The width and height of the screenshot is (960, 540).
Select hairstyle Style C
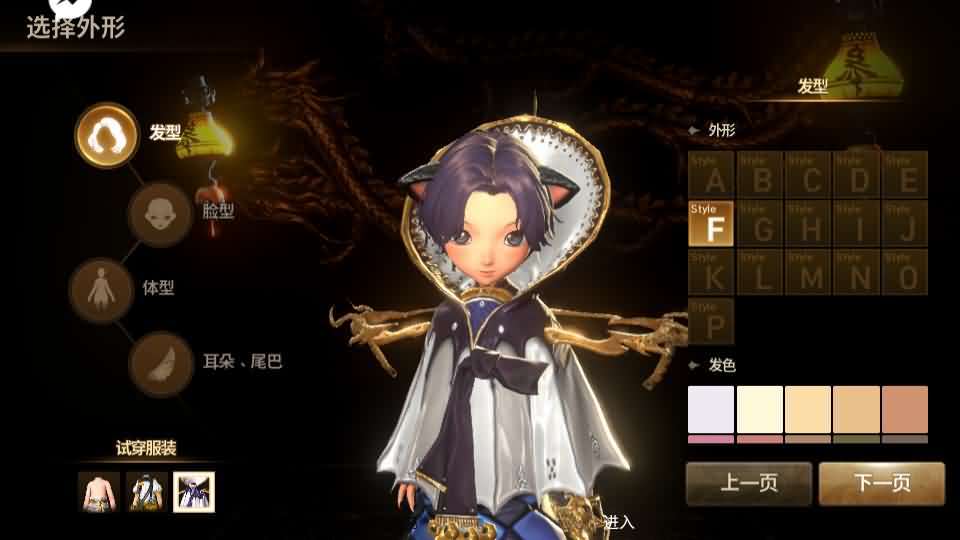point(810,174)
